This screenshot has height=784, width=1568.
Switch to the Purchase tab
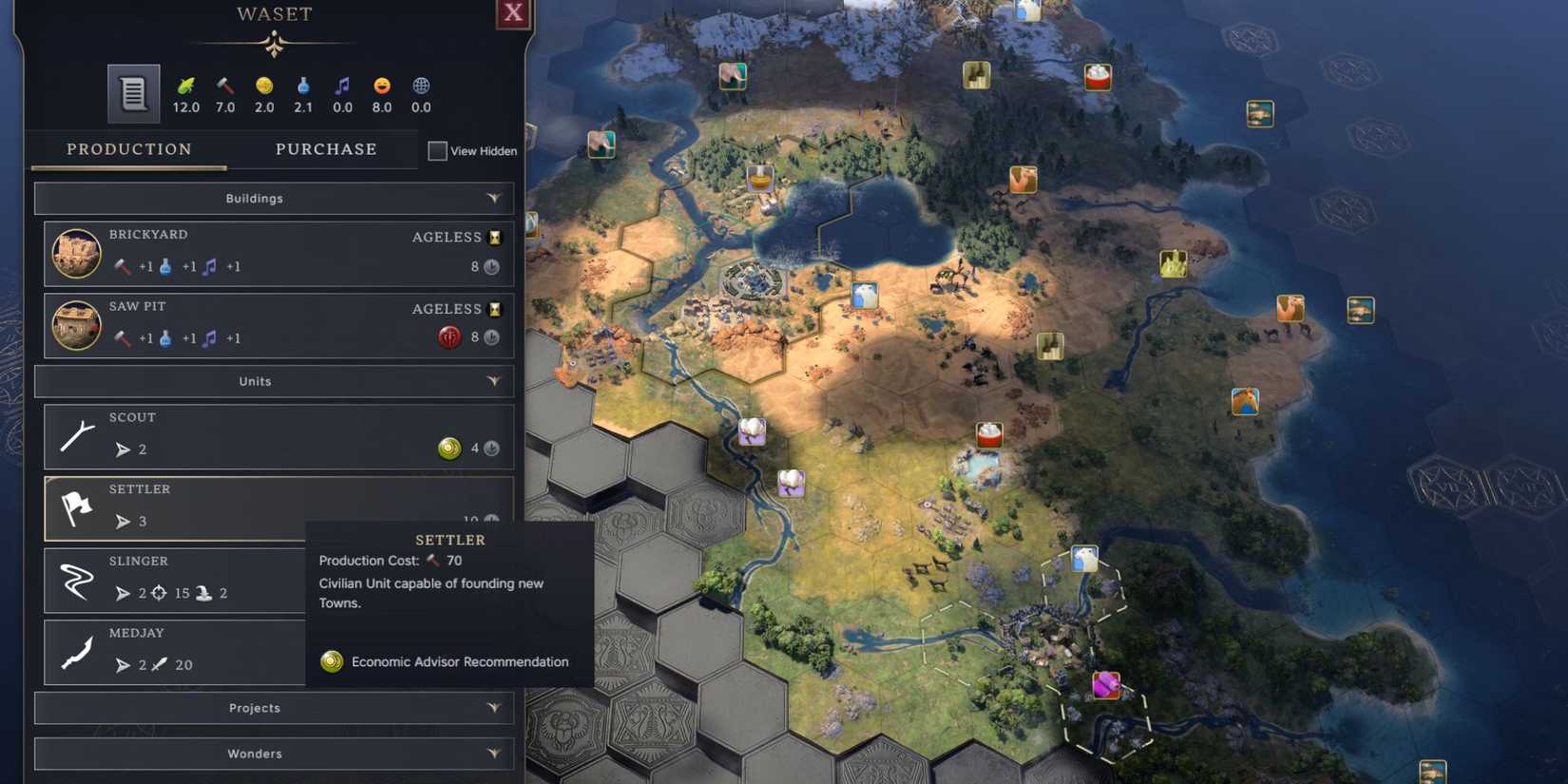click(x=326, y=149)
